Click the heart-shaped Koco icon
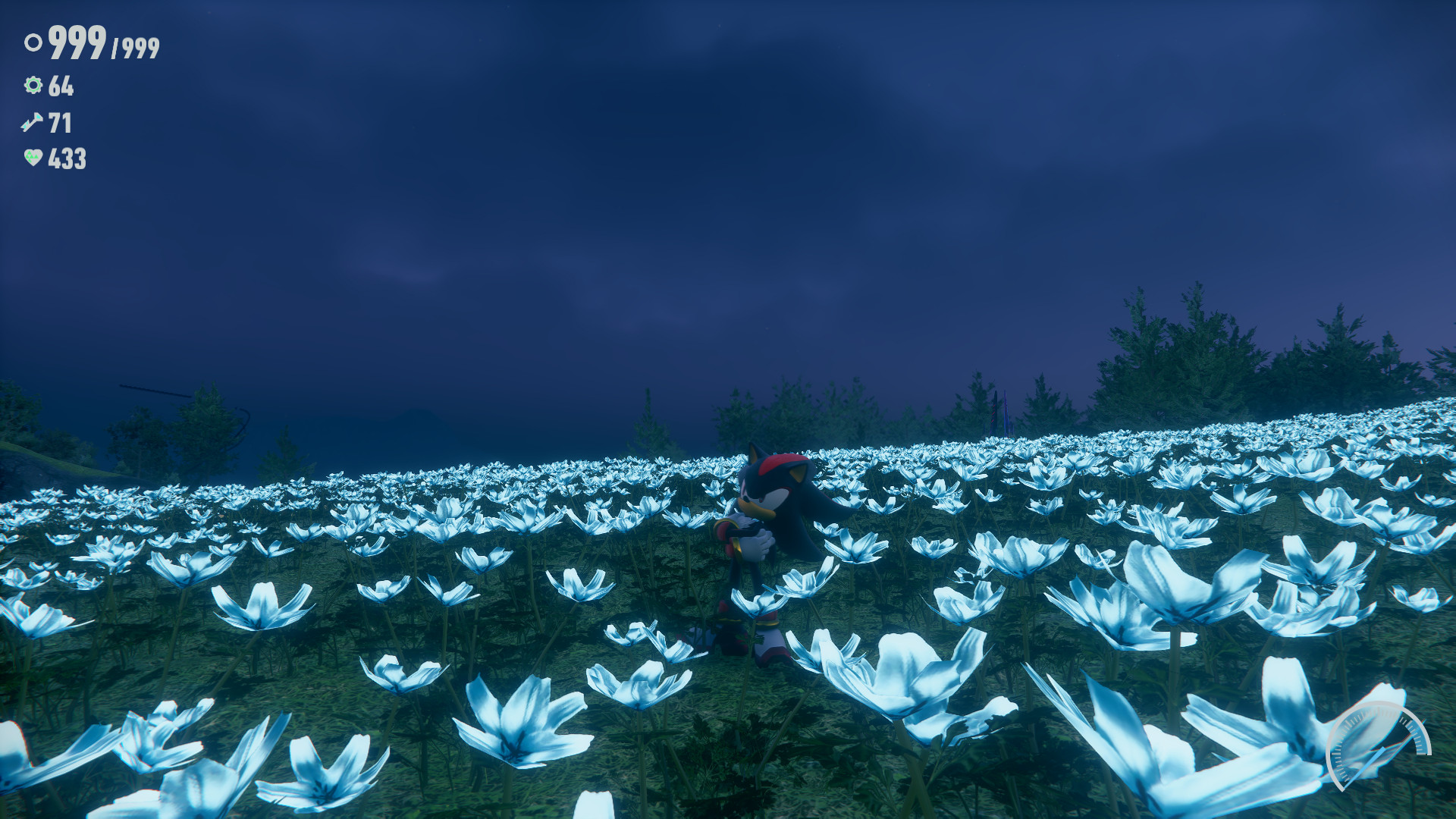This screenshot has height=819, width=1456. pos(32,158)
